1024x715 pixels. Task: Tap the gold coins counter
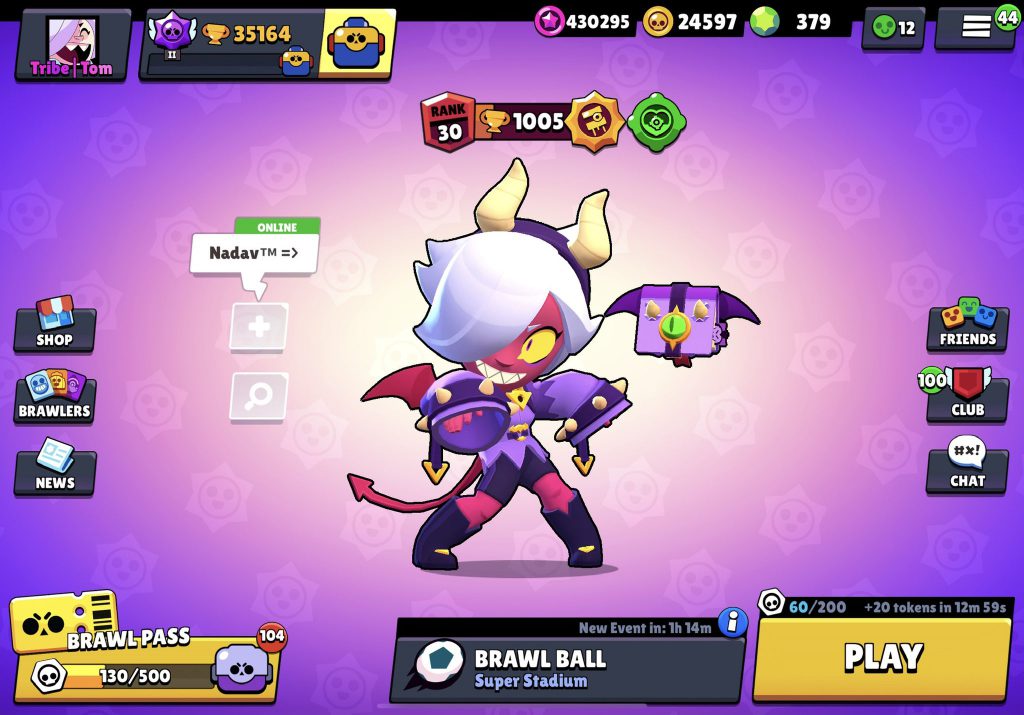coord(690,21)
